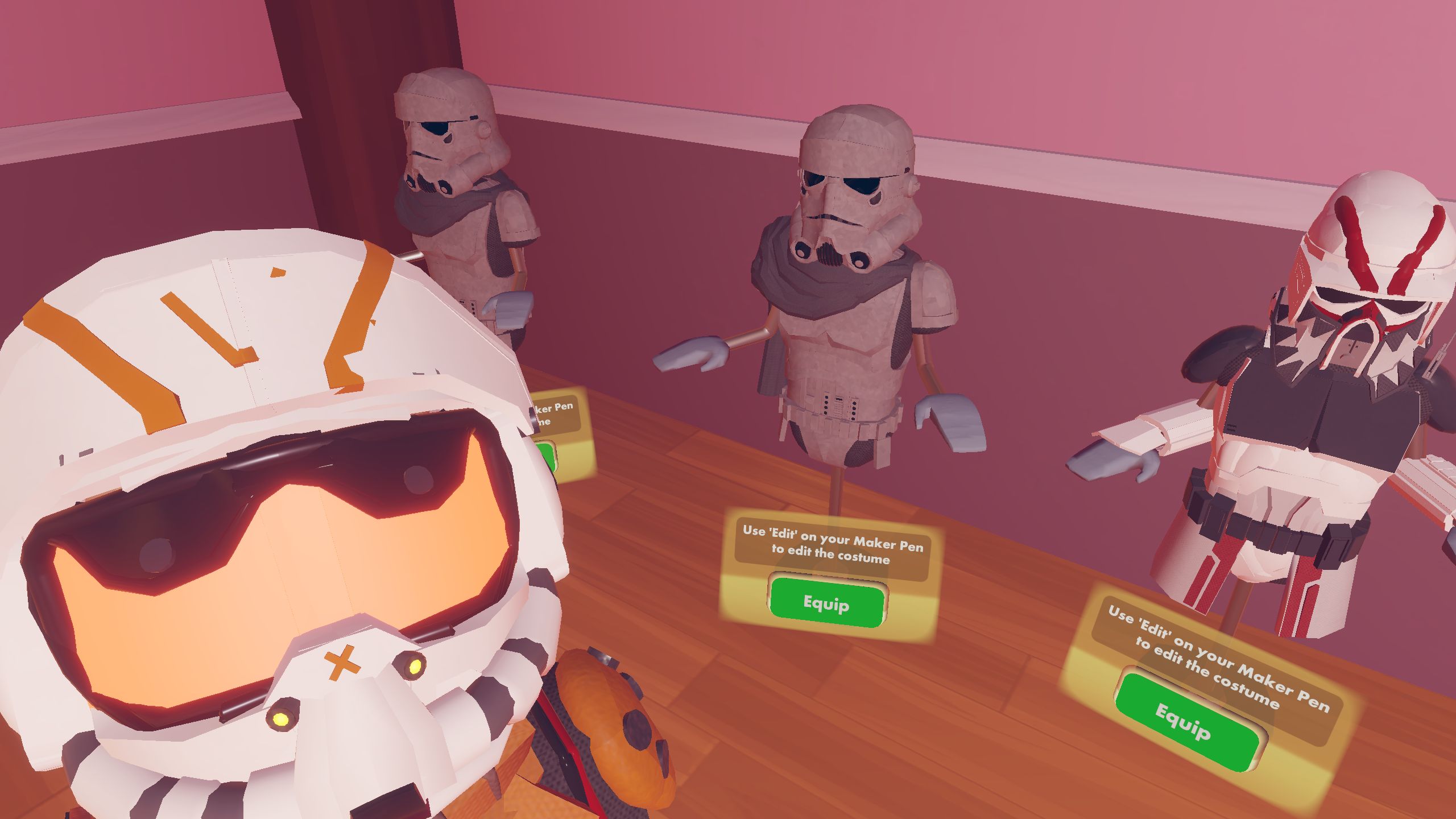Click the partially hidden Equip button on the left
Screen dimensions: 1456x819
tap(545, 455)
